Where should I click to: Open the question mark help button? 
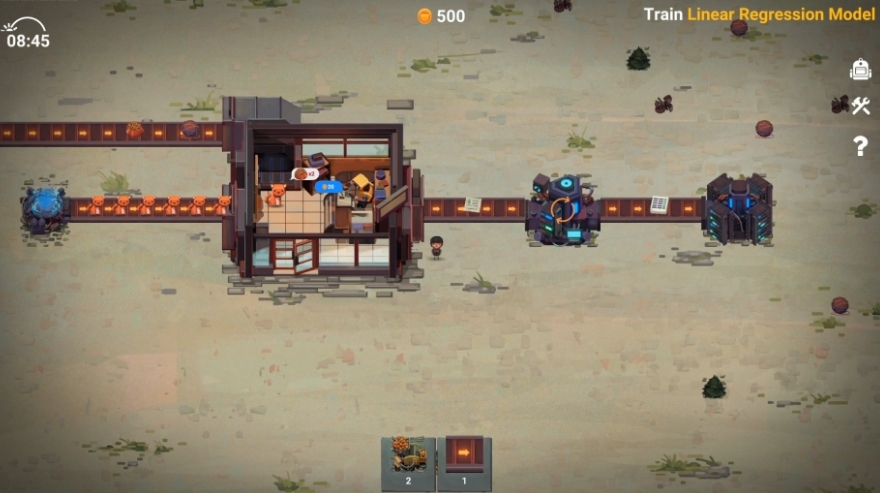pos(860,146)
